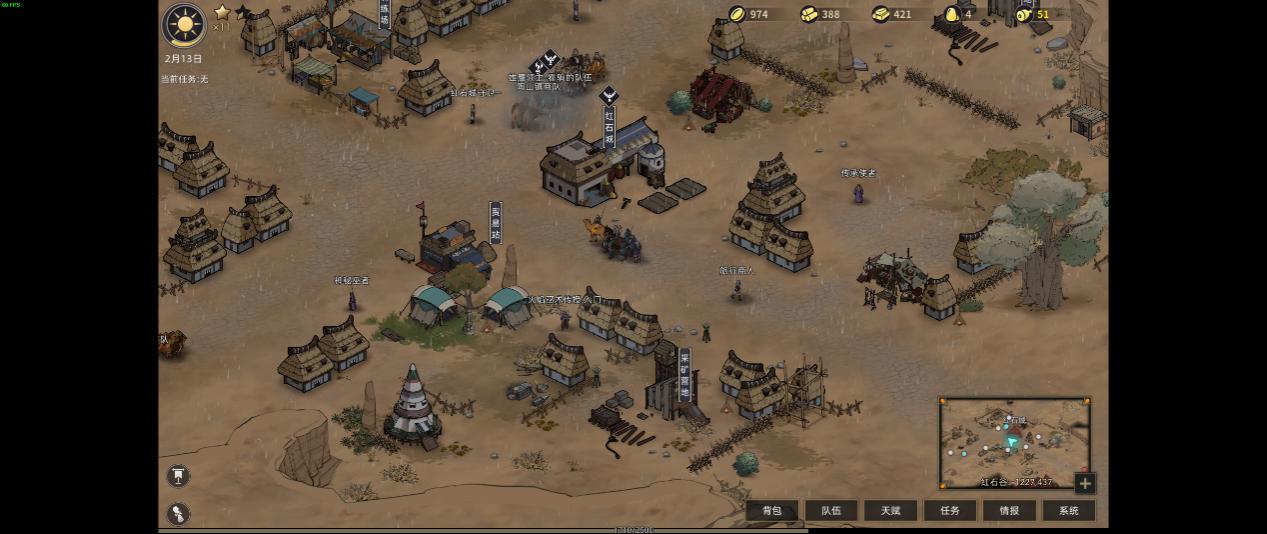1267x534 pixels.
Task: Click the round gourd icon
Action: 178,513
